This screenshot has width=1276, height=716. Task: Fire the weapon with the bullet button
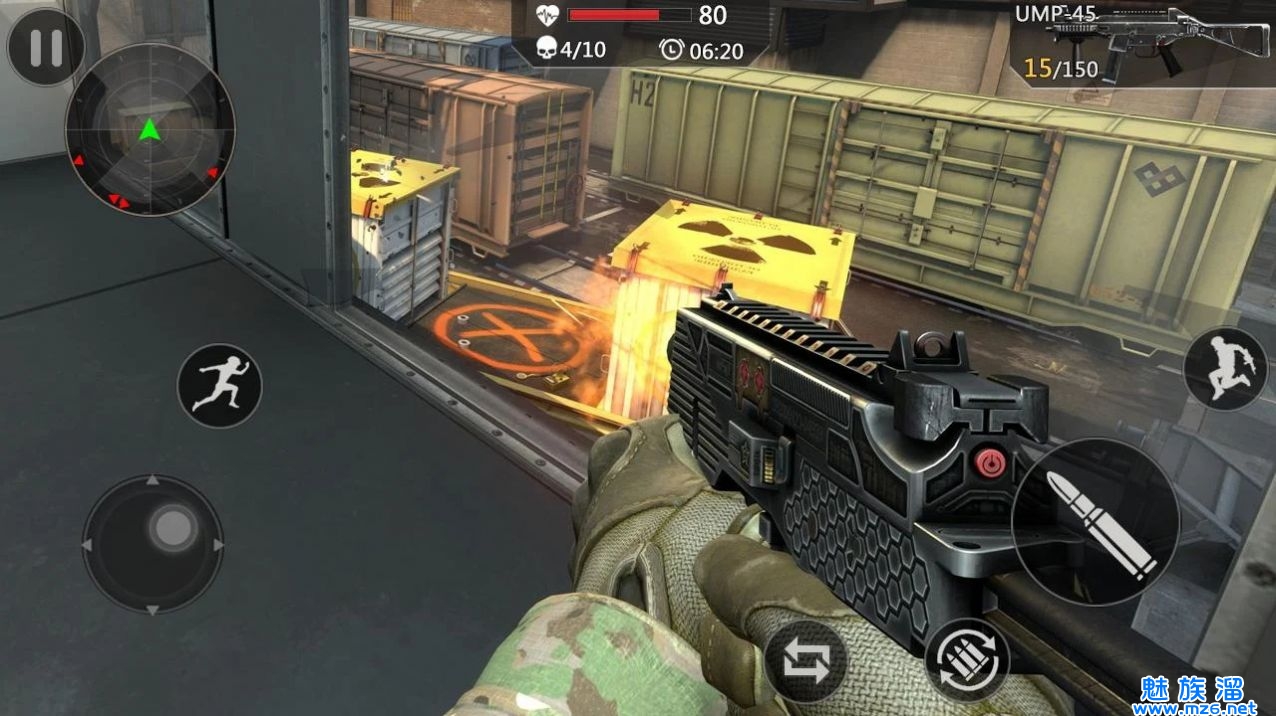[1095, 522]
